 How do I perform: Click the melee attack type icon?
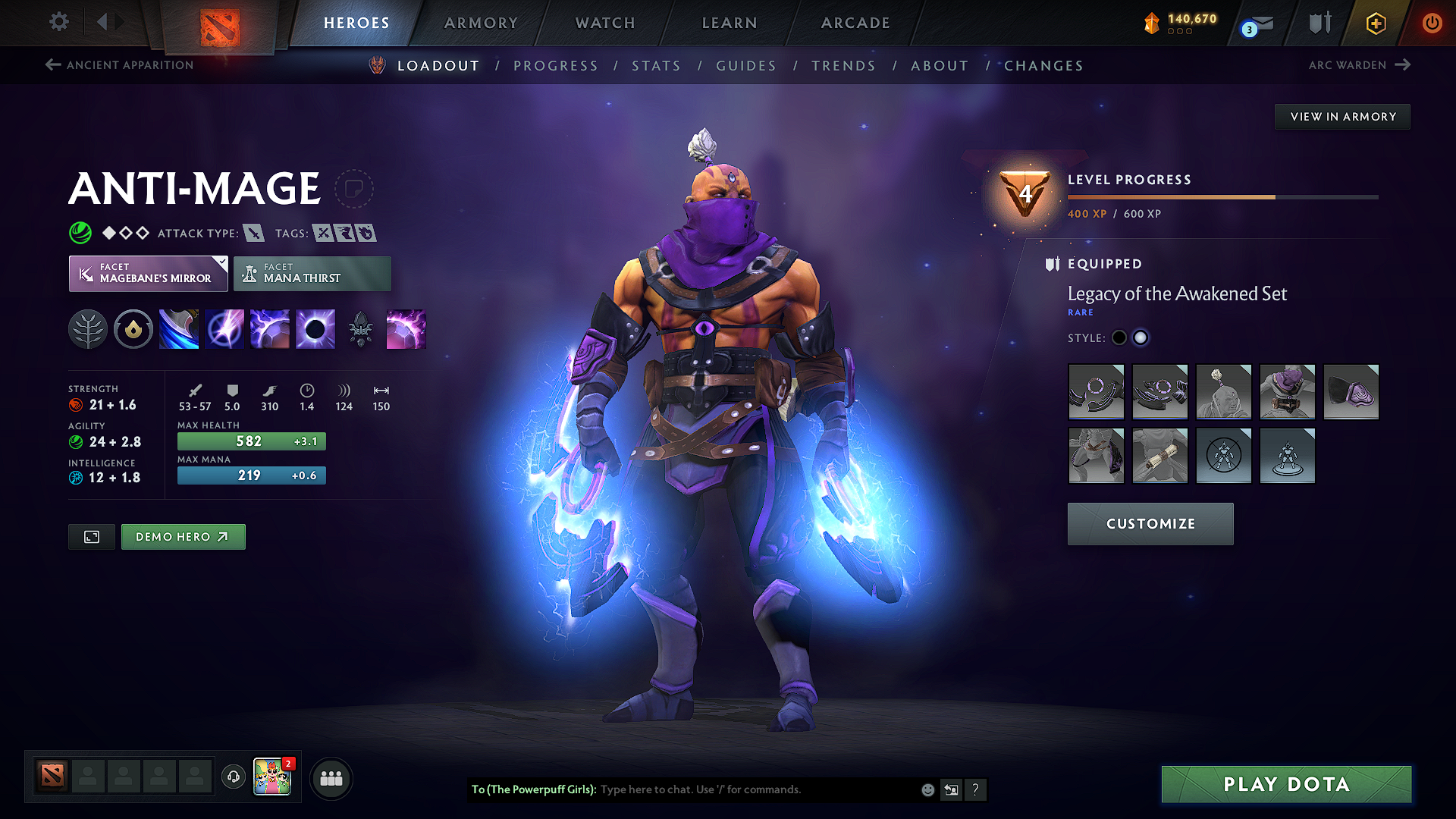coord(253,233)
